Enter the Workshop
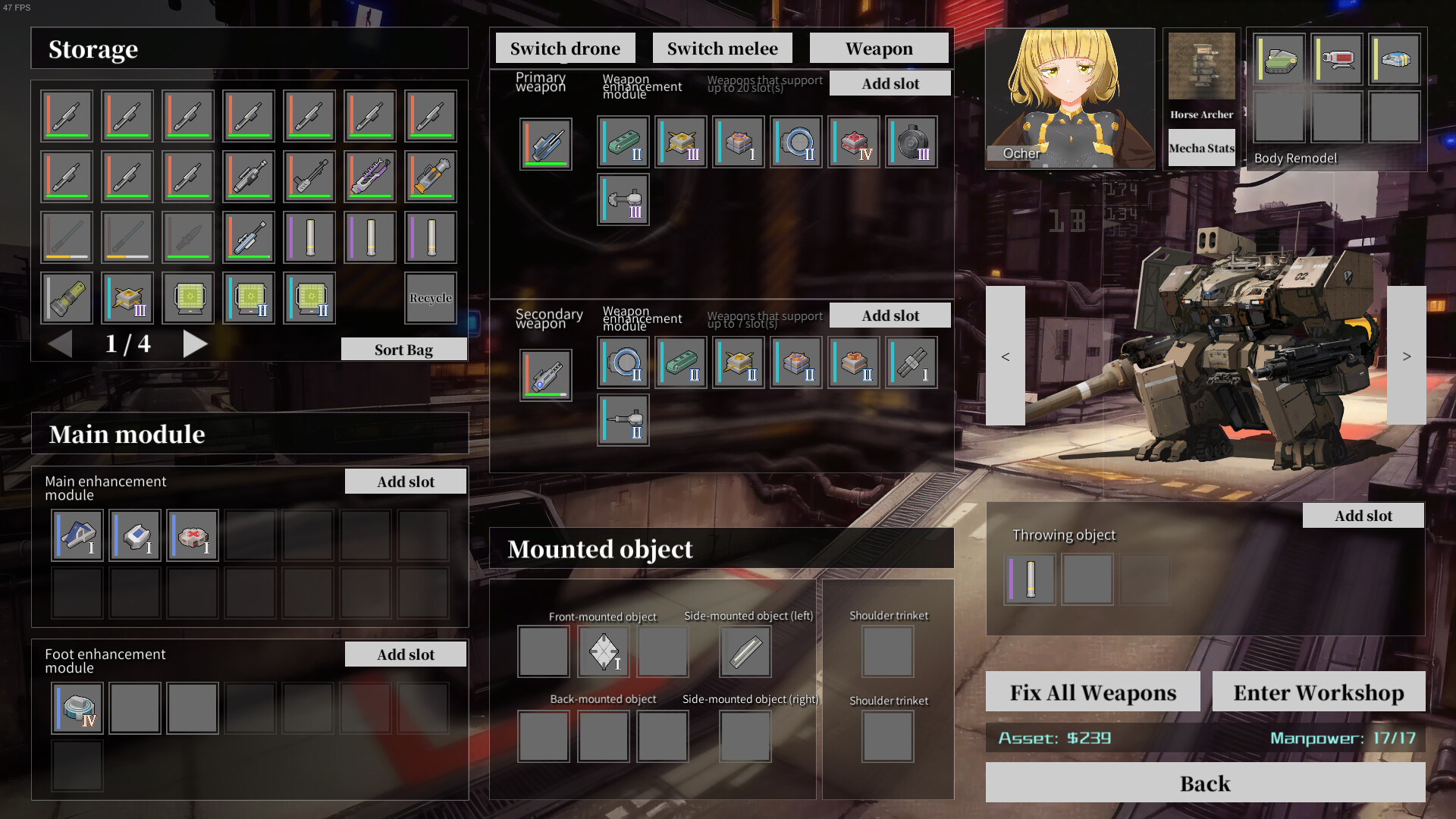Viewport: 1456px width, 819px height. click(1319, 692)
